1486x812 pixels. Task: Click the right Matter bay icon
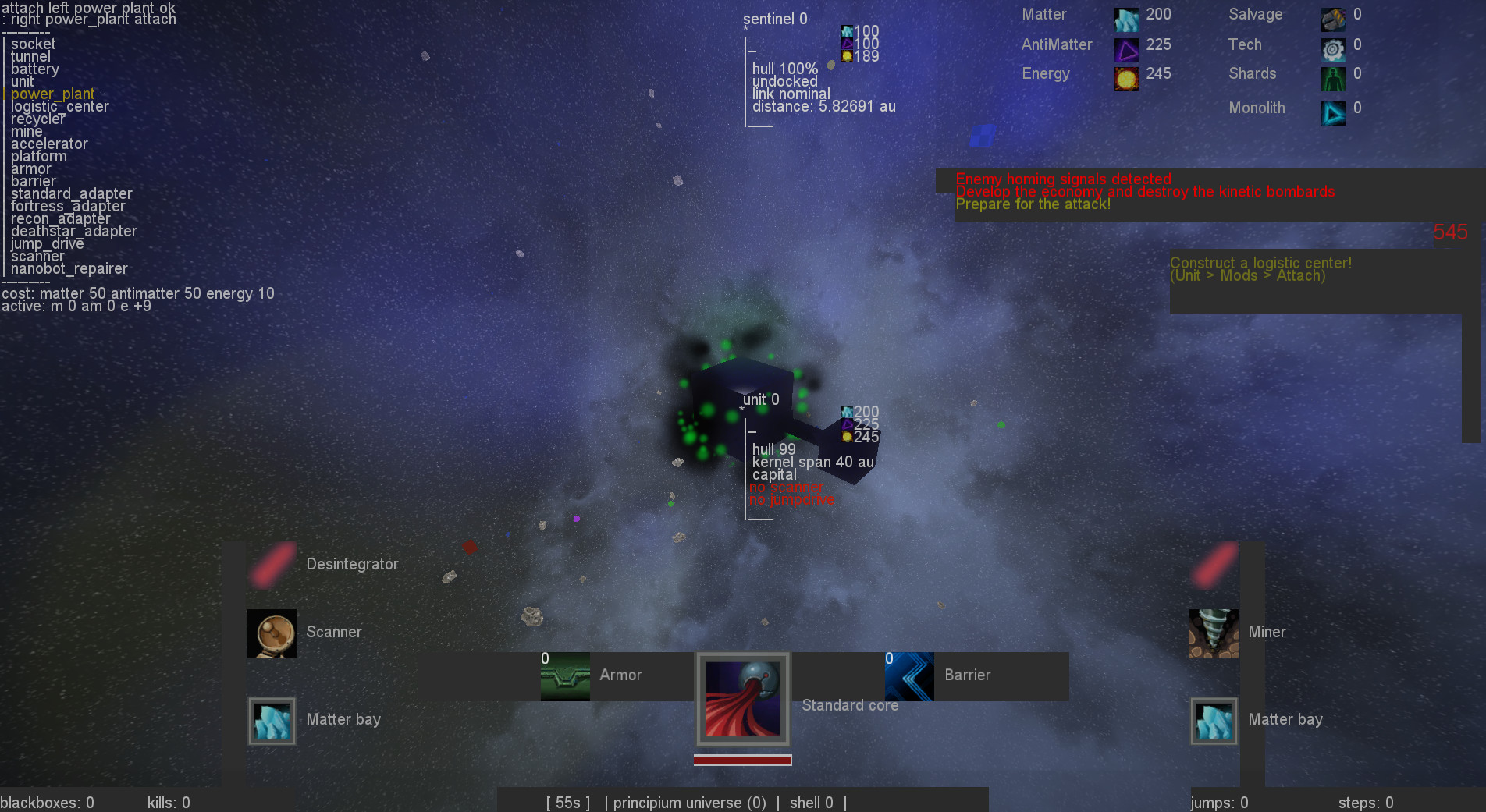coord(1213,720)
